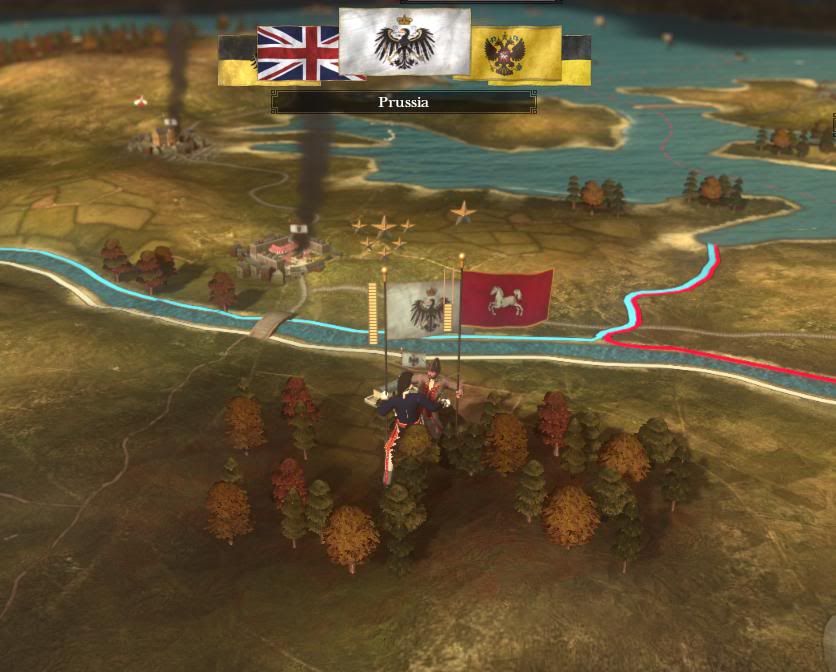Click the Prussia faction name label
836x672 pixels.
pyautogui.click(x=403, y=102)
